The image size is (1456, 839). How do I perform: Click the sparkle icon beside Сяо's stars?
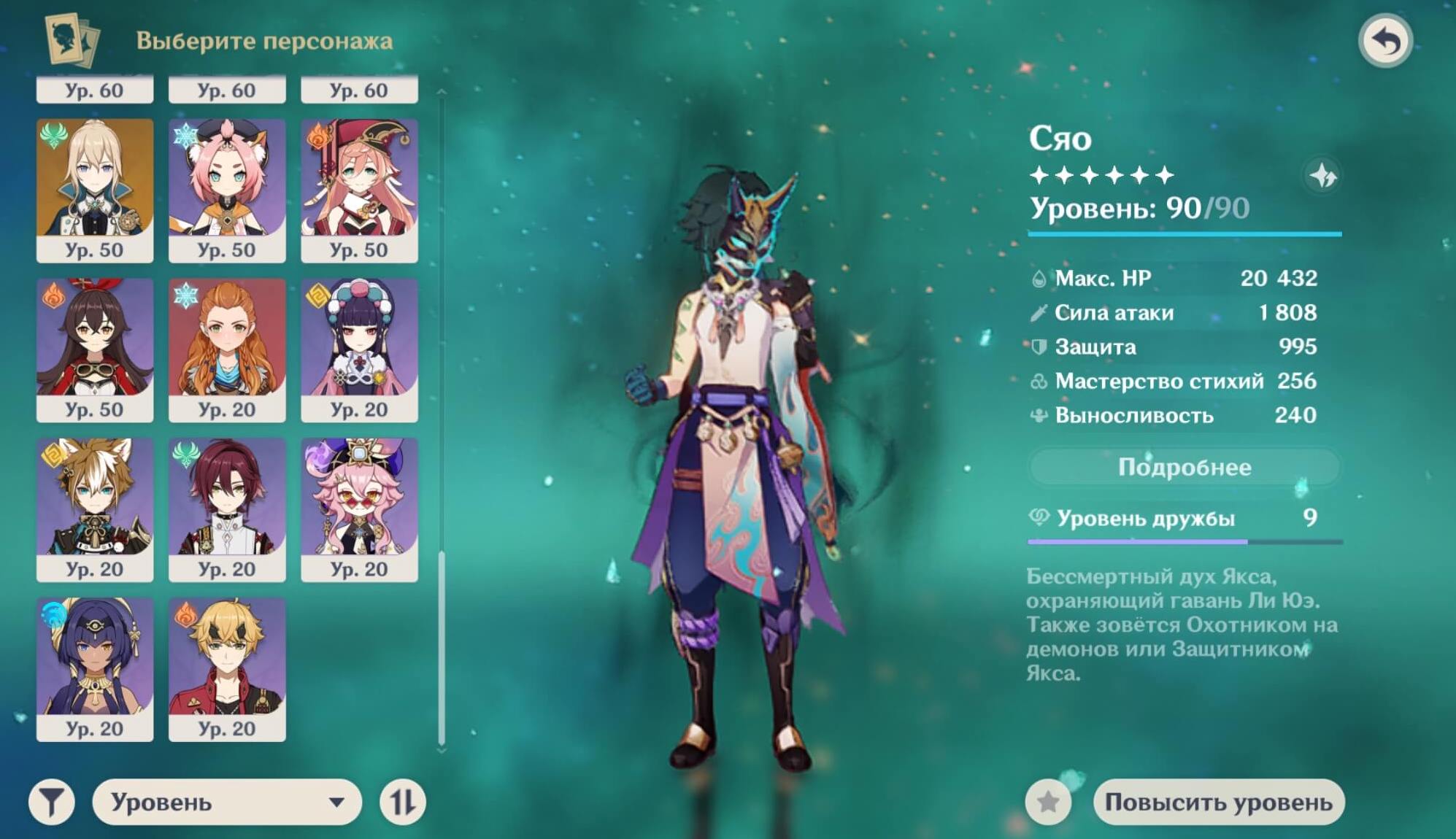(1322, 175)
